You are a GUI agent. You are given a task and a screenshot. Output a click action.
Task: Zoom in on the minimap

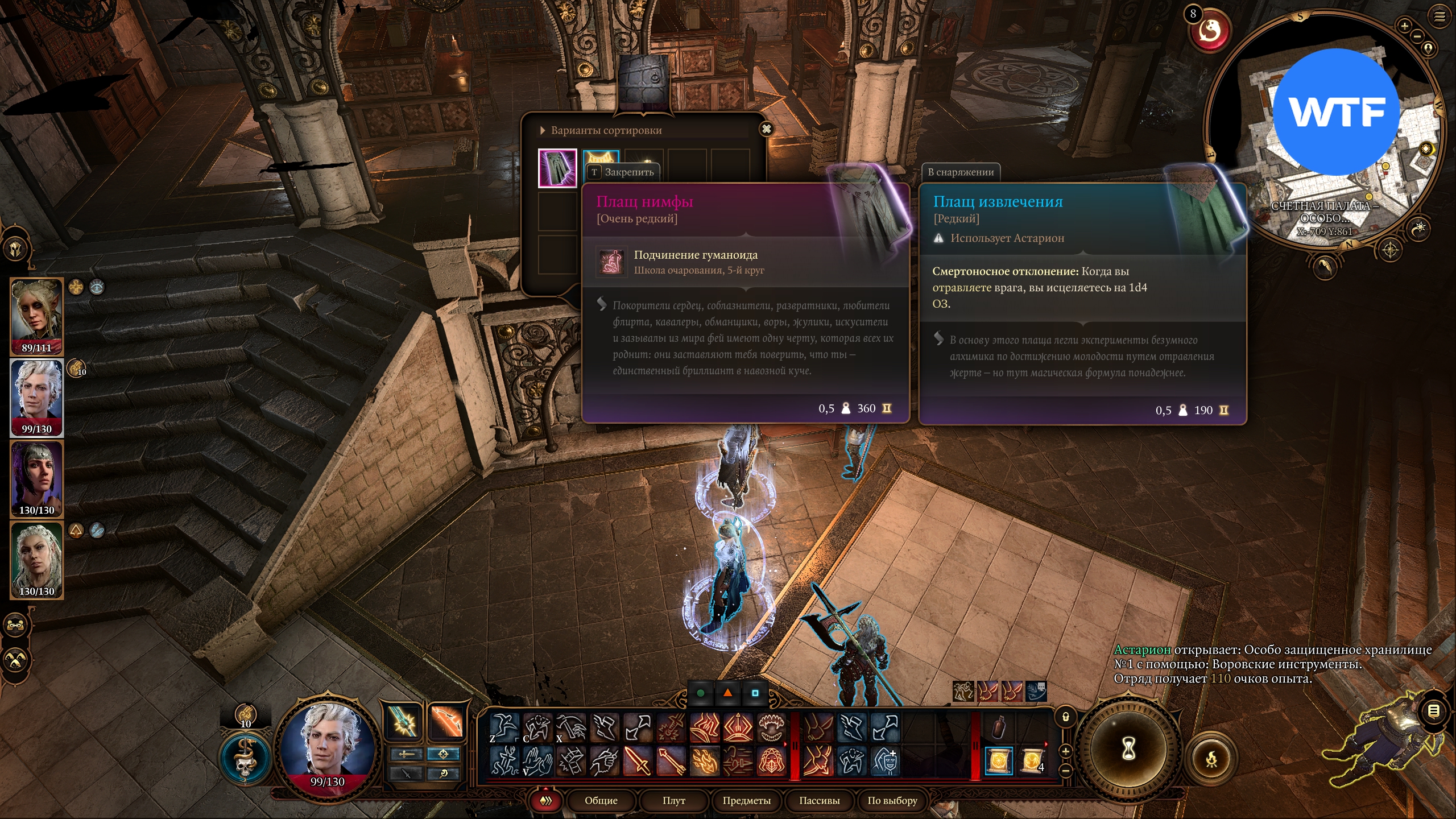coord(1404,26)
